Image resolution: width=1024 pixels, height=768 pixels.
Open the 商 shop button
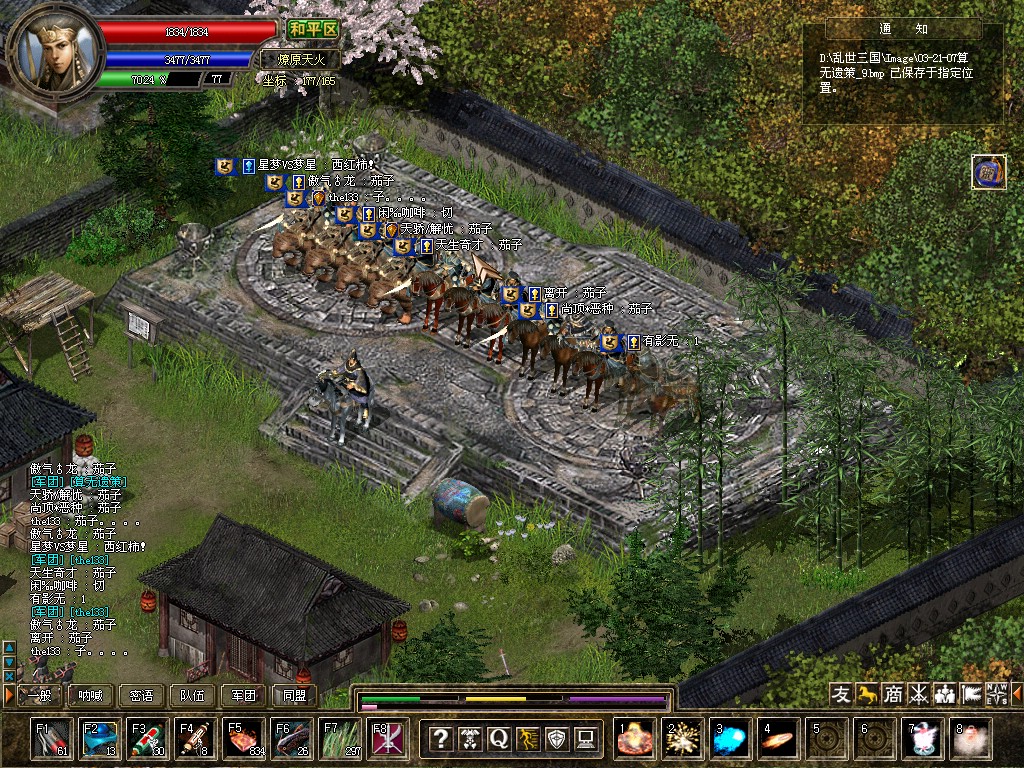click(x=893, y=694)
